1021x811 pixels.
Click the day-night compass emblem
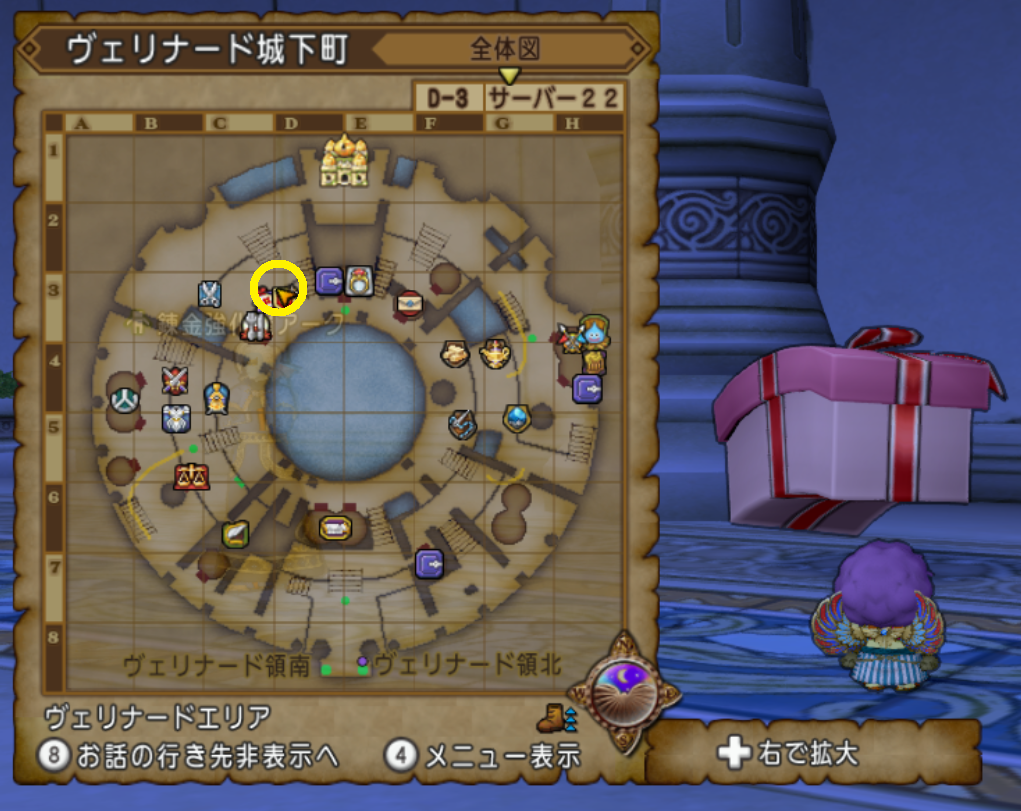pyautogui.click(x=621, y=689)
